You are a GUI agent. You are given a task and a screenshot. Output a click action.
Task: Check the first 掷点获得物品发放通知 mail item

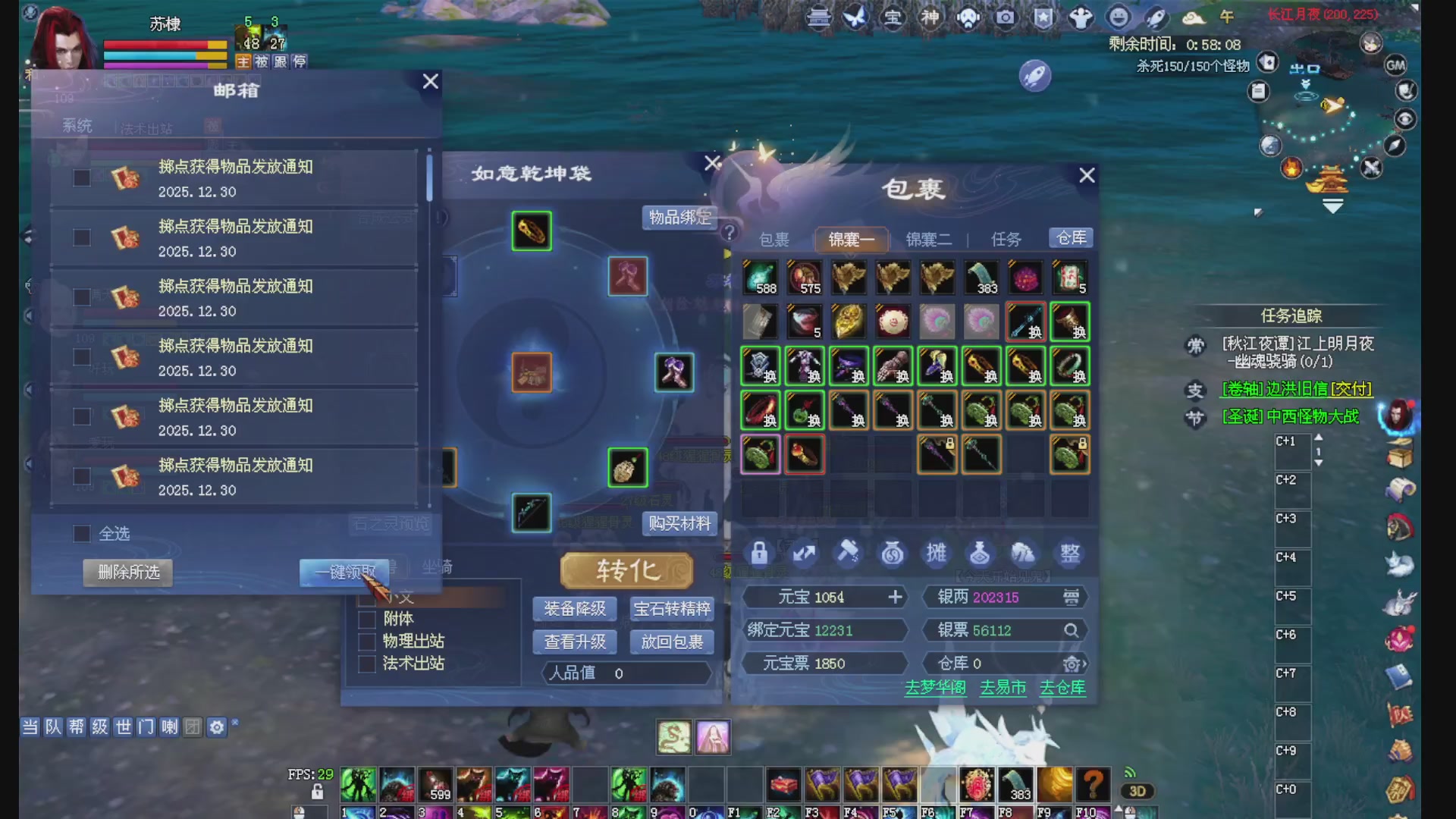click(x=81, y=177)
